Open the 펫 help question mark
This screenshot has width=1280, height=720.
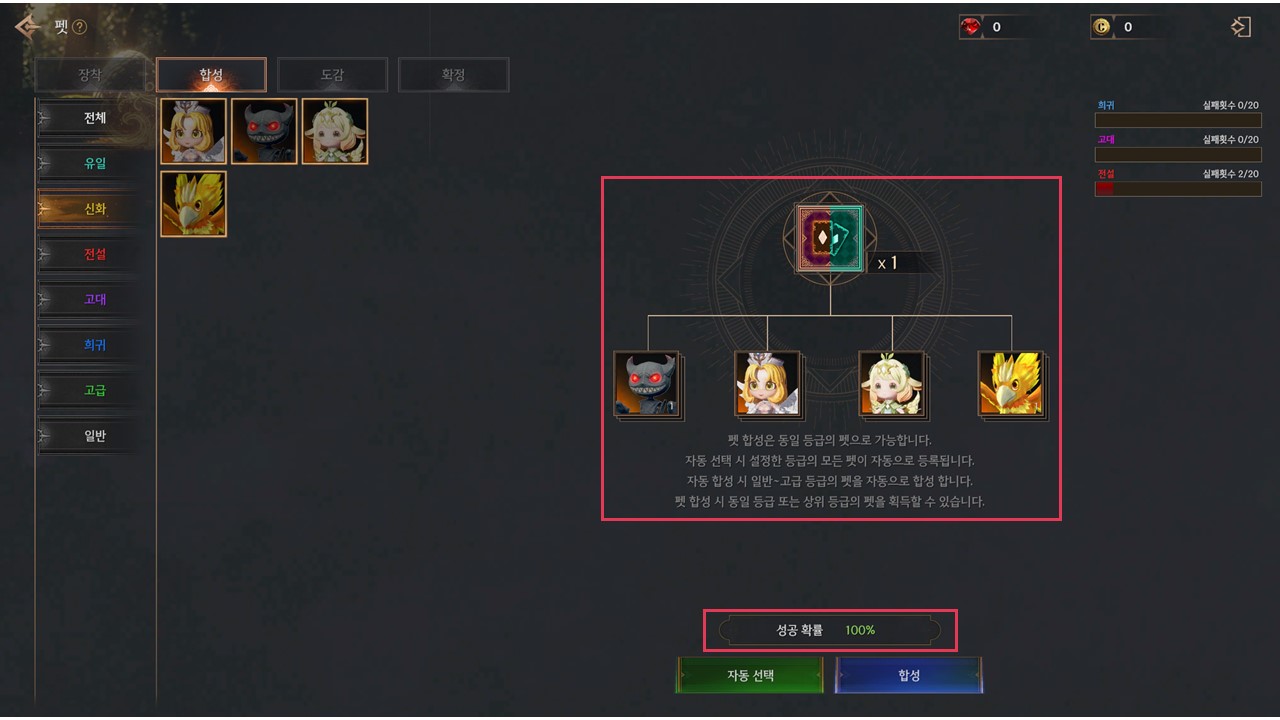[x=80, y=28]
